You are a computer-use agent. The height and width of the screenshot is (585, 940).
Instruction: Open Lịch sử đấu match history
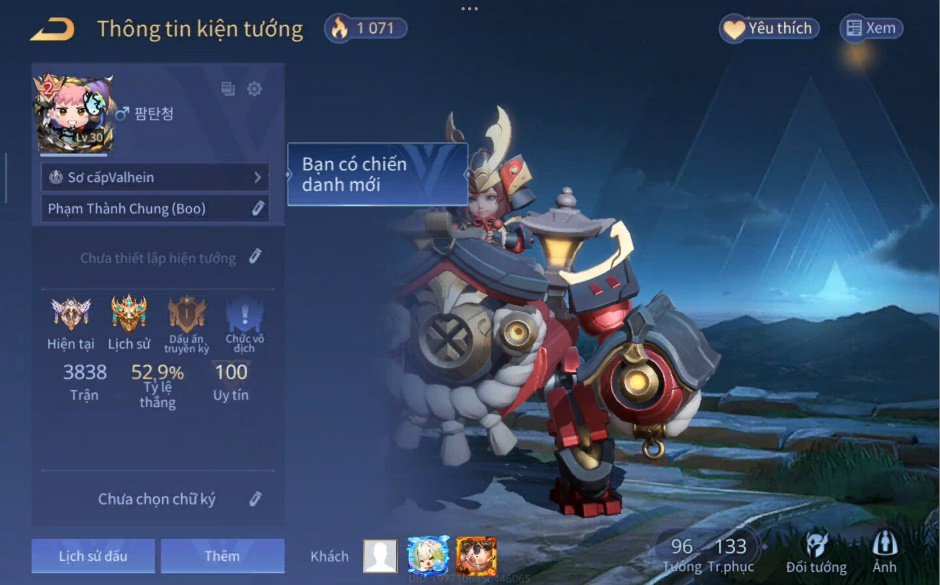point(93,555)
